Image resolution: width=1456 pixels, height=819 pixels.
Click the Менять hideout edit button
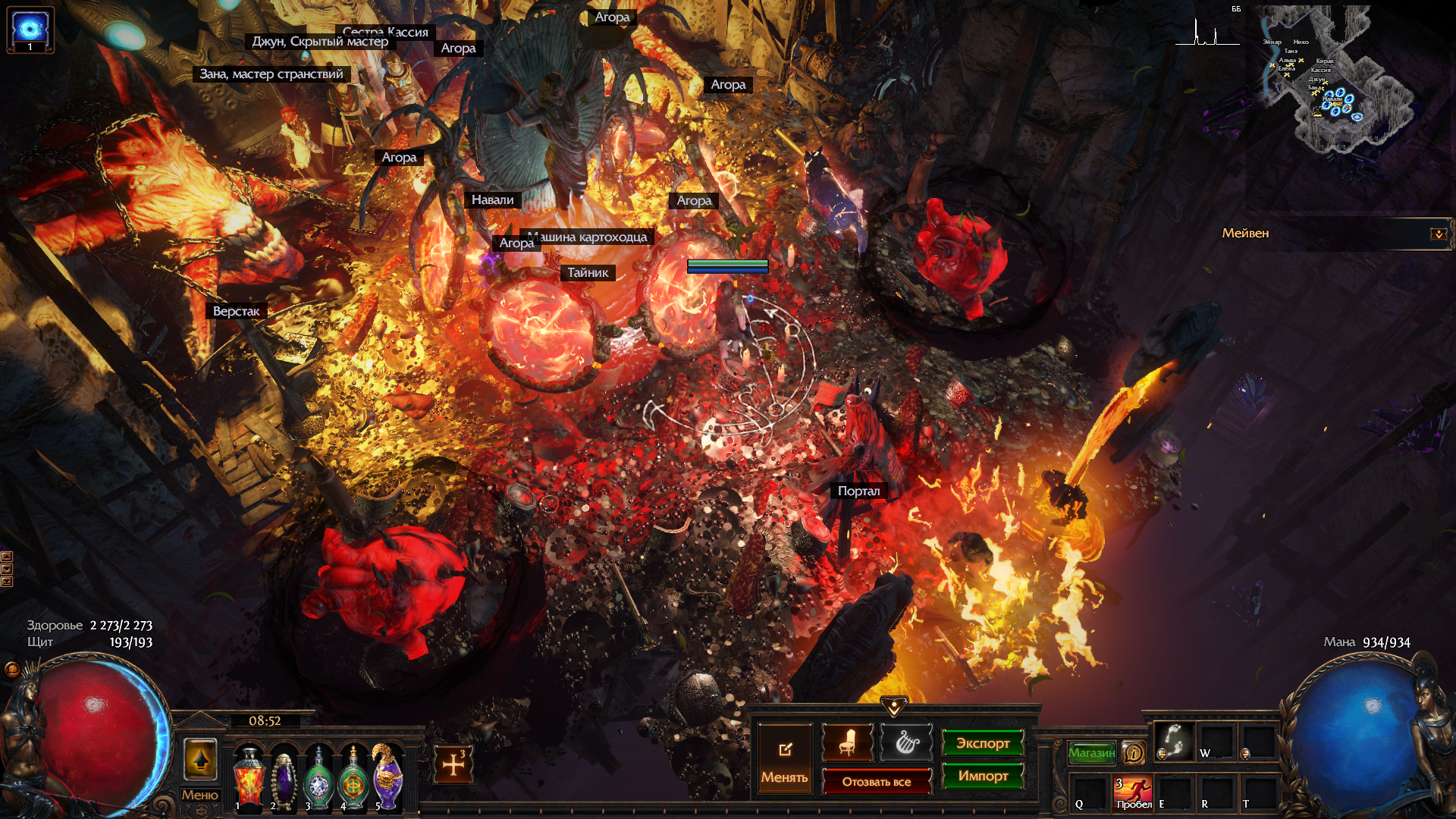785,760
